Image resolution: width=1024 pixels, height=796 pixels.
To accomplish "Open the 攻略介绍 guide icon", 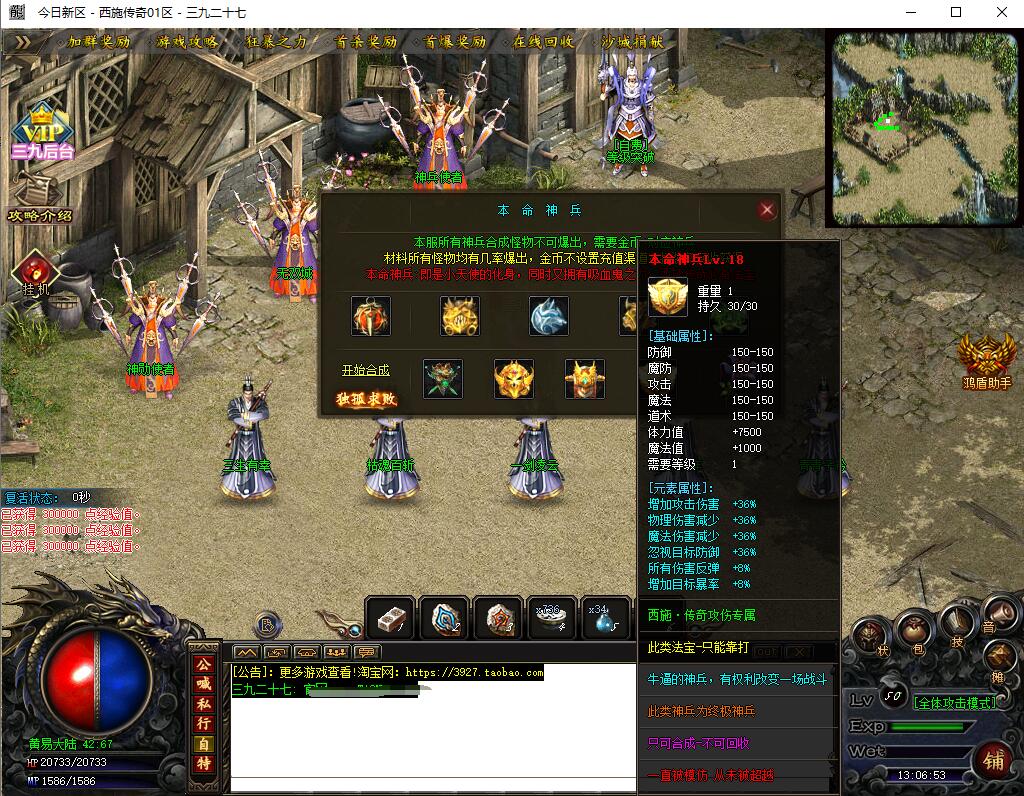I will click(x=40, y=199).
